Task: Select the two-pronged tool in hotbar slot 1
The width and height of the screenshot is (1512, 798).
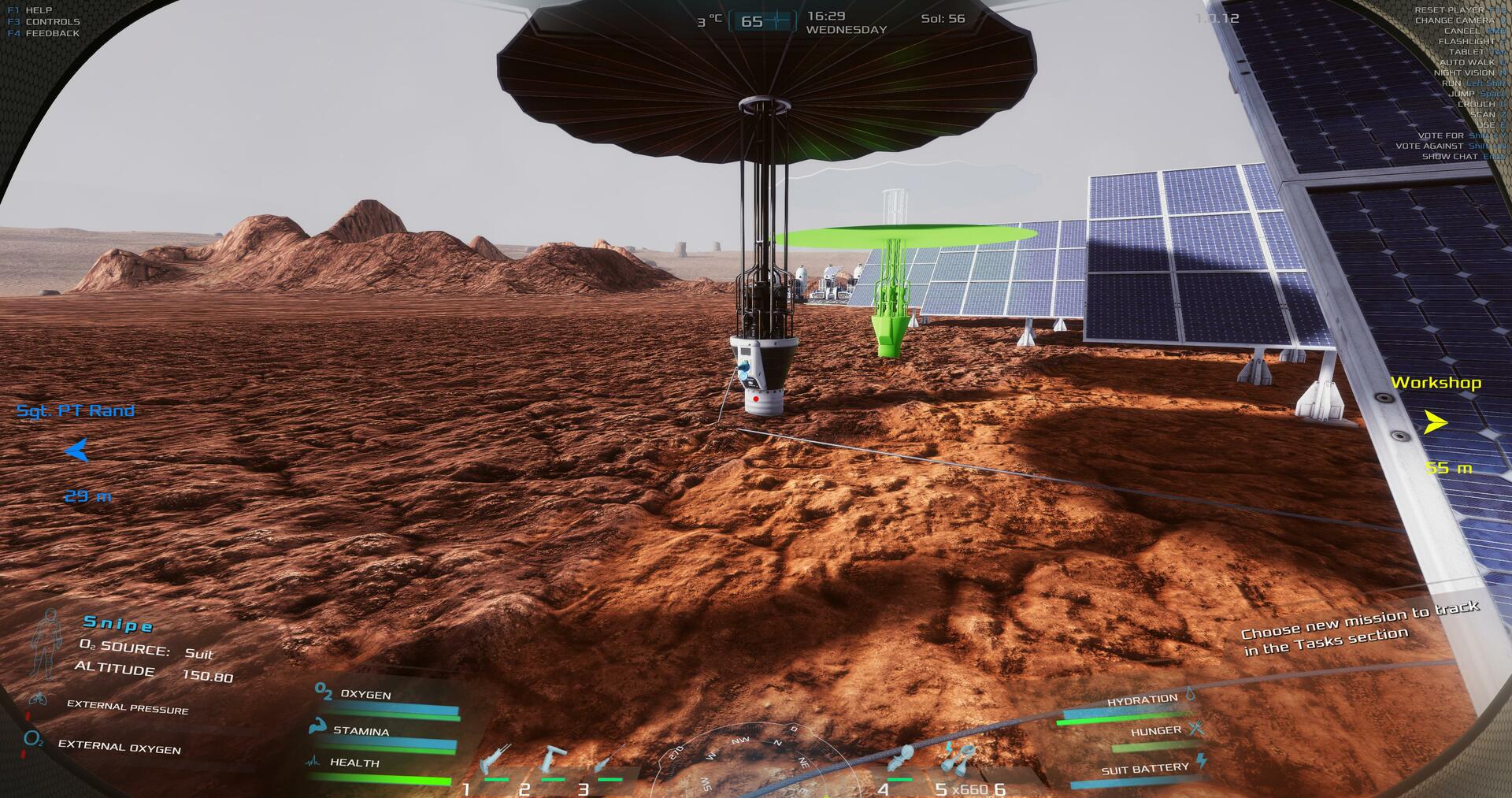Action: point(495,762)
